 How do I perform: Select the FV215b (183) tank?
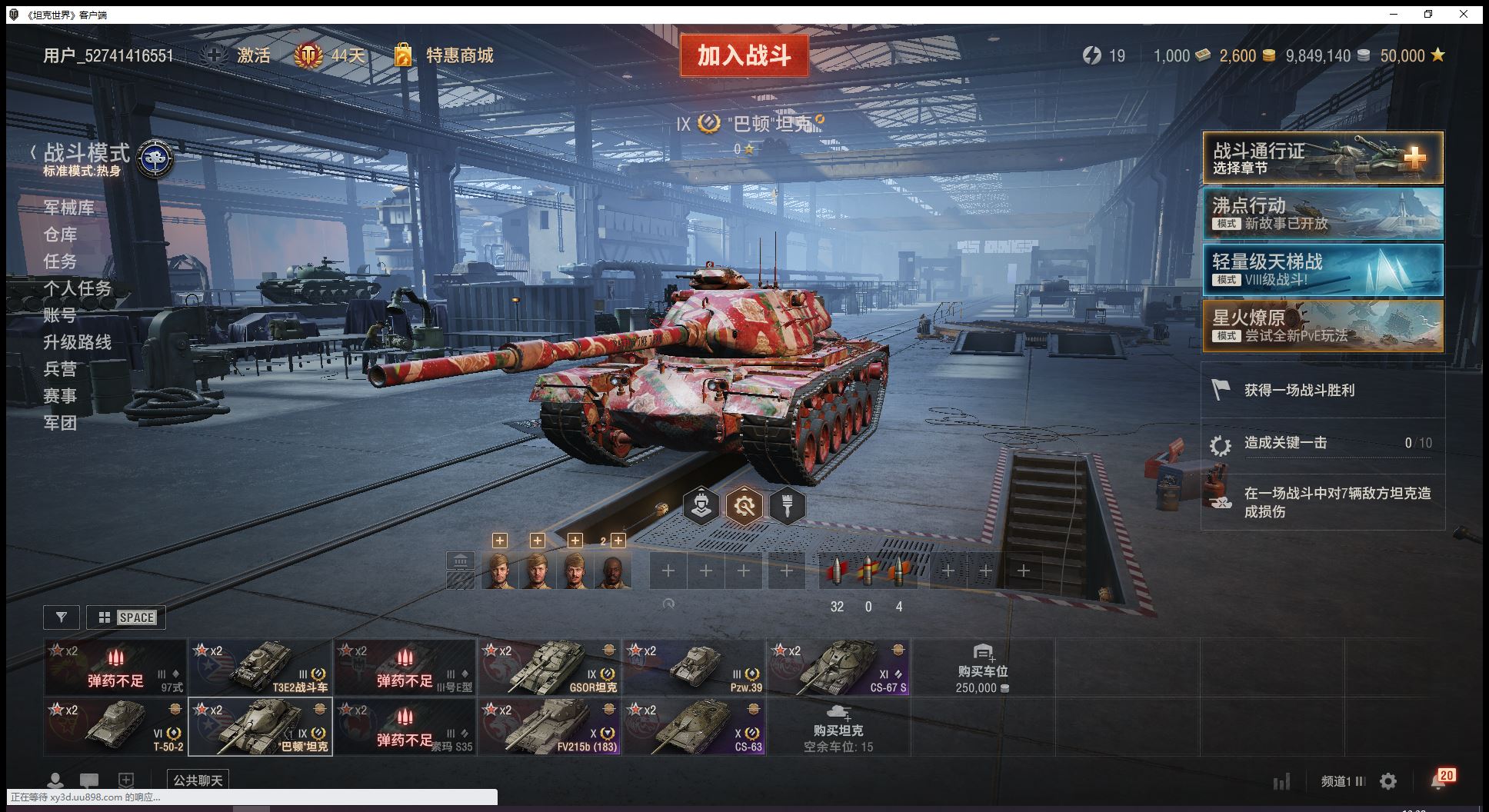coord(549,727)
